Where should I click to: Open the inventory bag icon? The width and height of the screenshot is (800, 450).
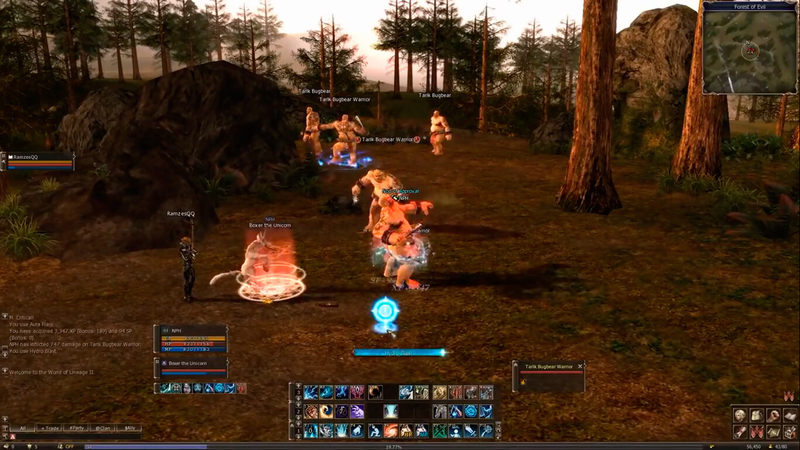[757, 415]
